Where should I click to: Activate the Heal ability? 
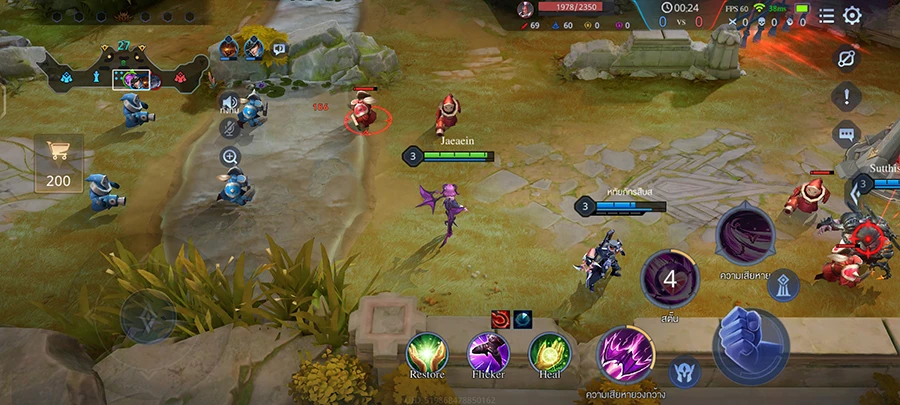click(x=549, y=353)
